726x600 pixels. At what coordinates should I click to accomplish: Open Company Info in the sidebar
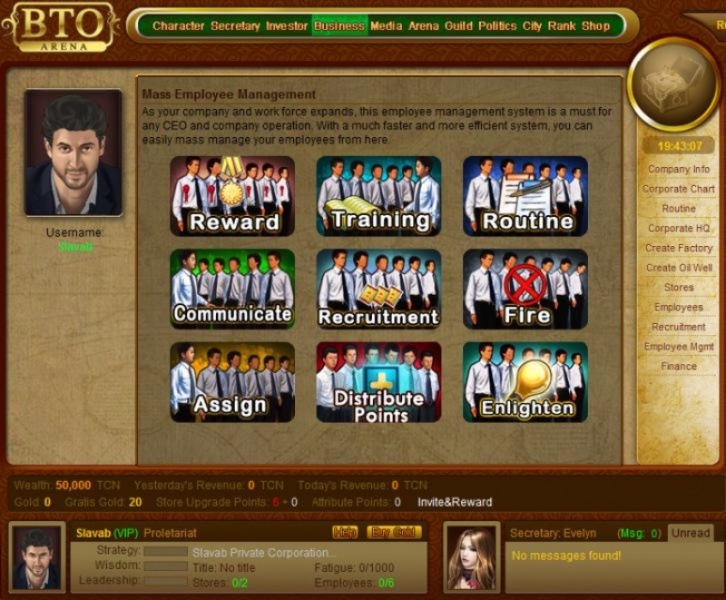pos(678,170)
